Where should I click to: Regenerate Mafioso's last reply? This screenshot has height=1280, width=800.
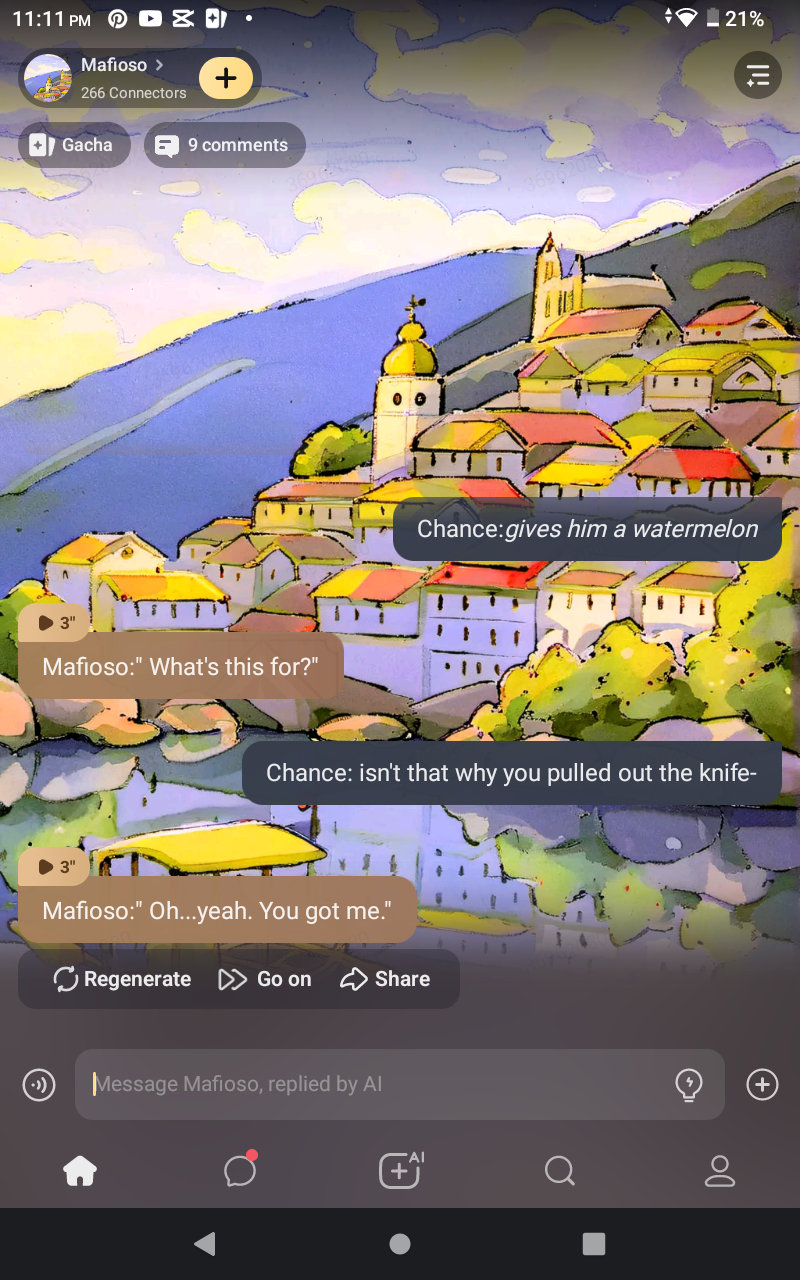122,979
